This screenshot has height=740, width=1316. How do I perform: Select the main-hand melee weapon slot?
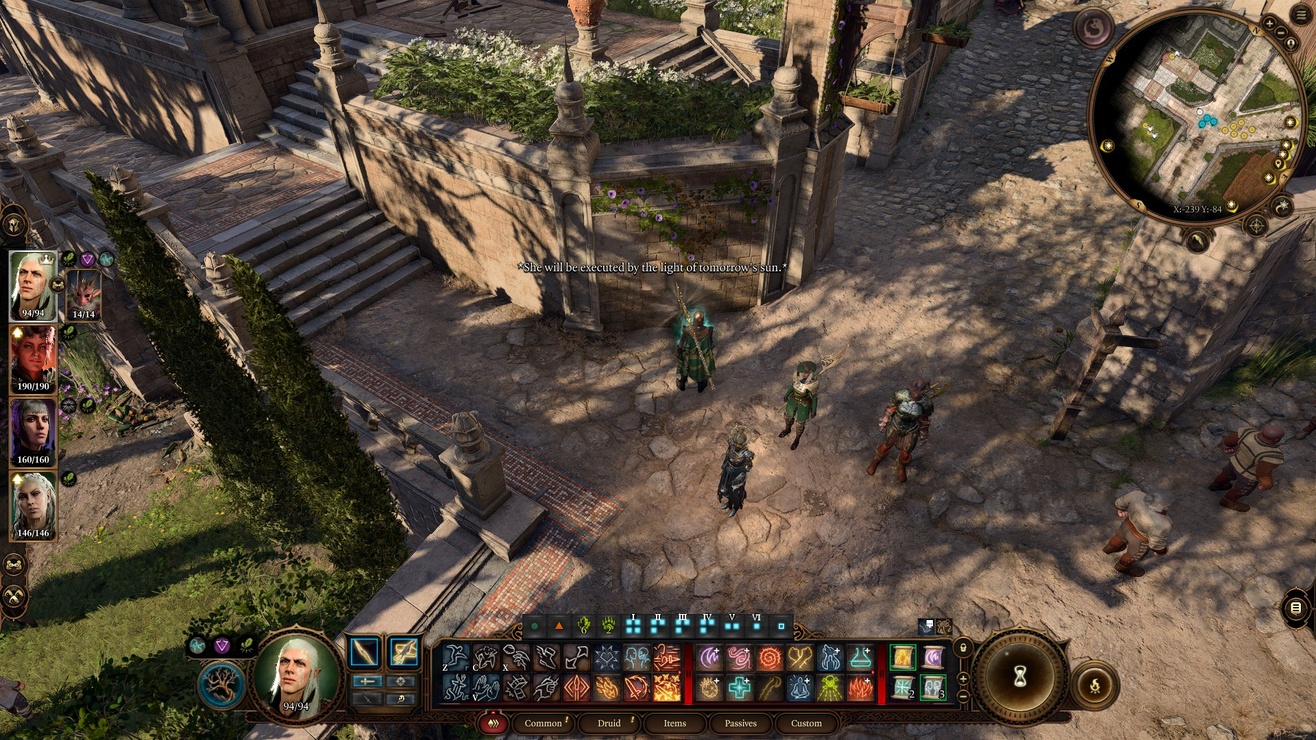[x=364, y=652]
